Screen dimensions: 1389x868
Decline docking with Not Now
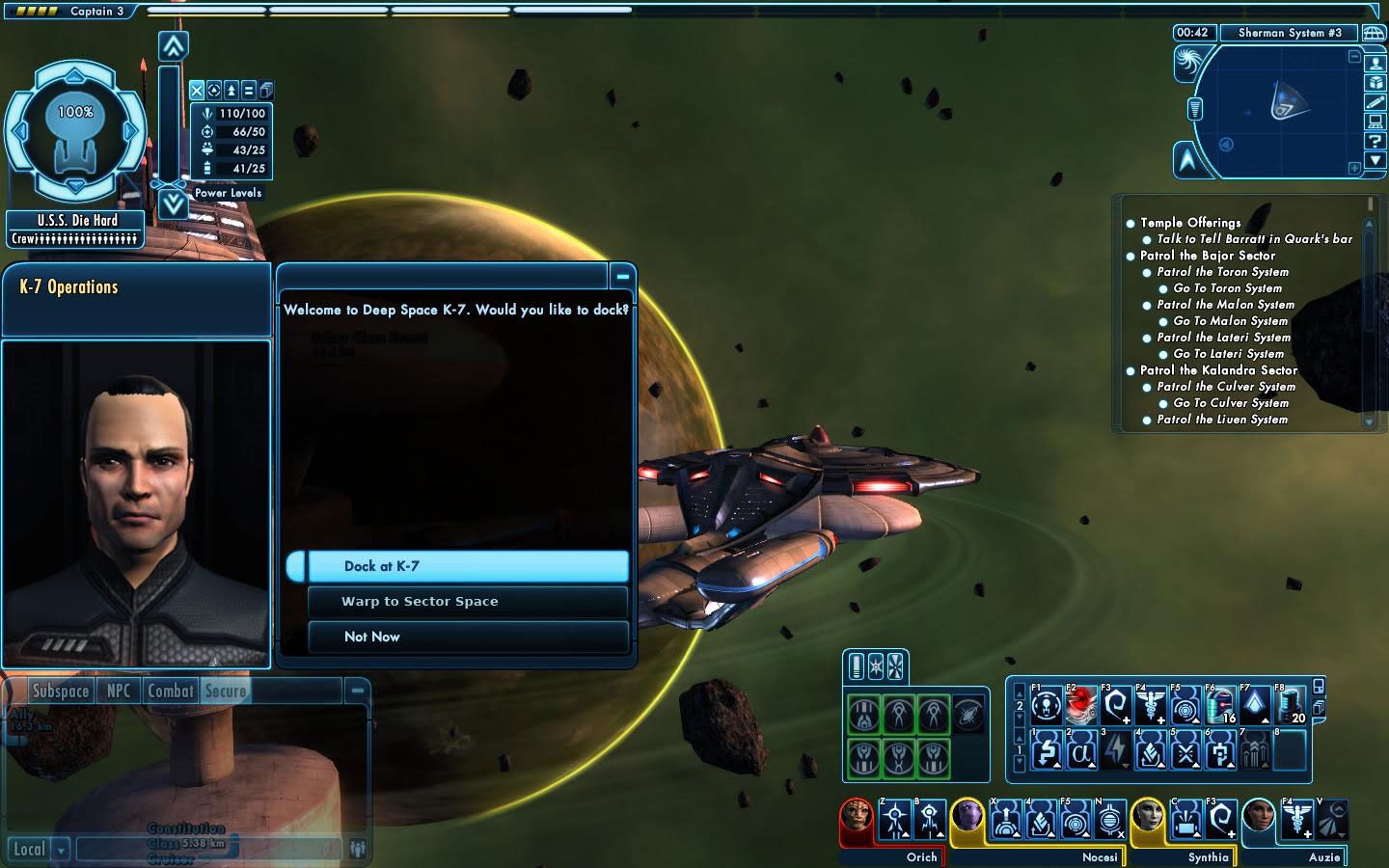(x=468, y=637)
